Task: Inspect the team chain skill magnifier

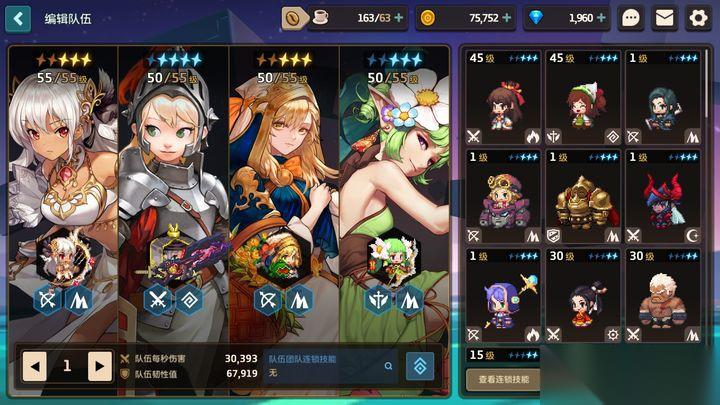Action: (x=388, y=366)
